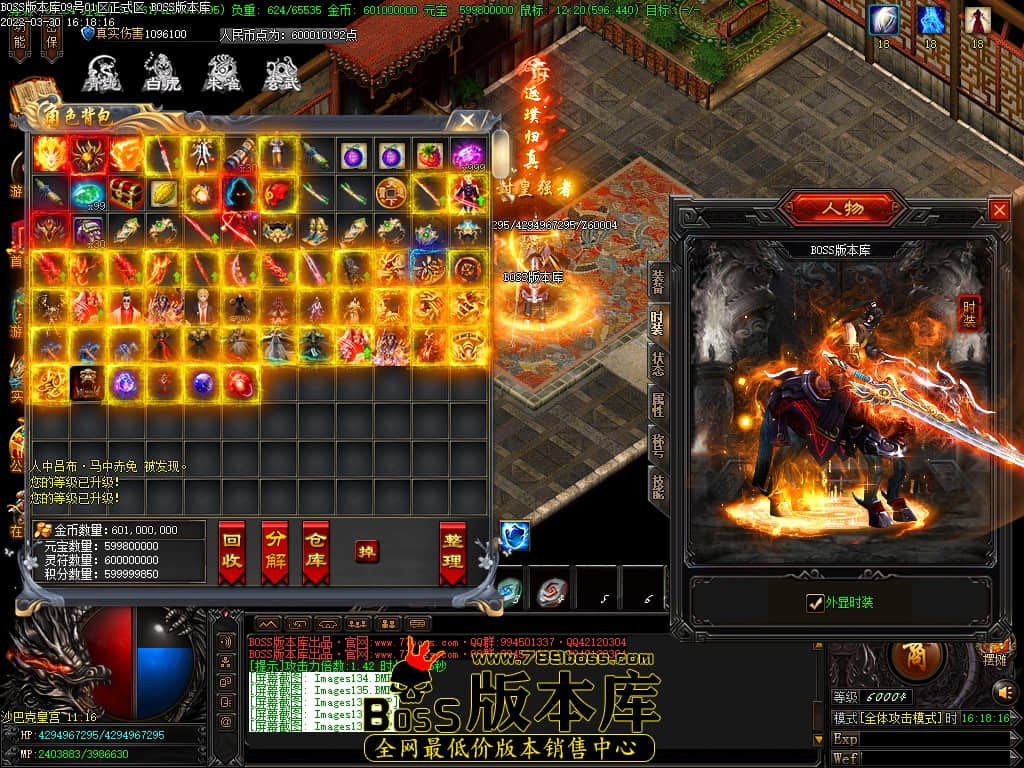Image resolution: width=1024 pixels, height=768 pixels.
Task: Activate the blue flame buff icon
Action: coord(931,20)
